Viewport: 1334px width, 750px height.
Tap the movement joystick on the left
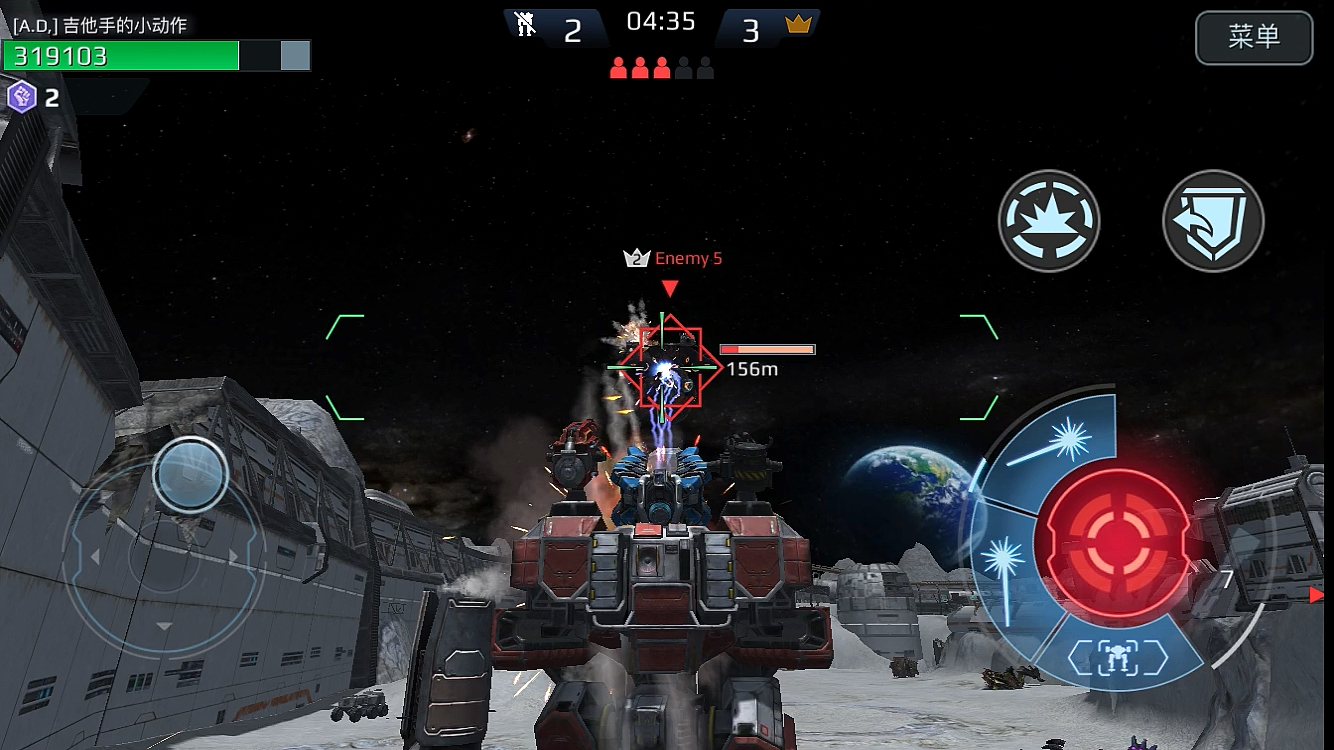pyautogui.click(x=188, y=475)
